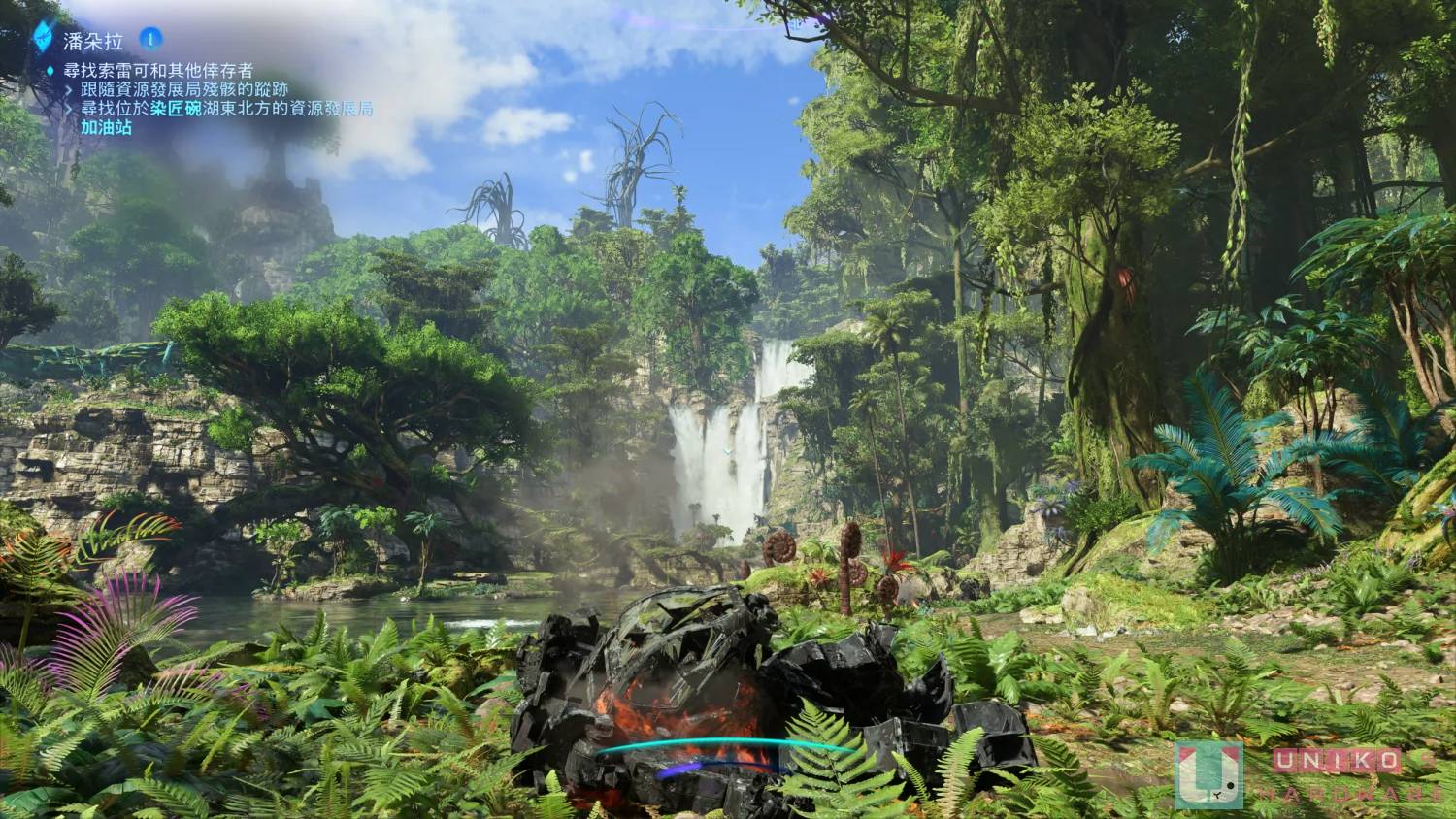Click the blue circular badge beside 潘朵拉

150,39
